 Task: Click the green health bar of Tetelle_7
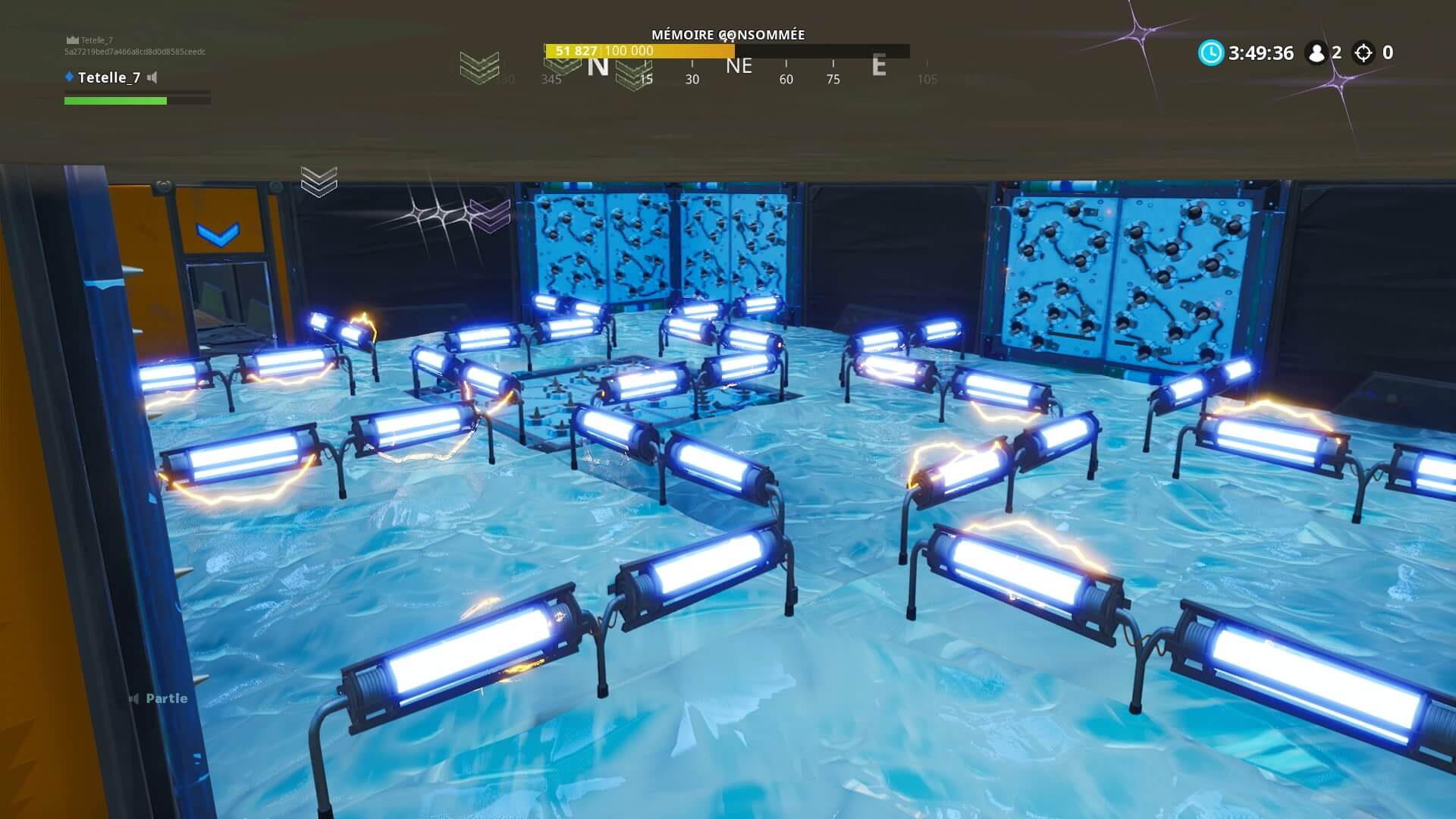pyautogui.click(x=114, y=100)
